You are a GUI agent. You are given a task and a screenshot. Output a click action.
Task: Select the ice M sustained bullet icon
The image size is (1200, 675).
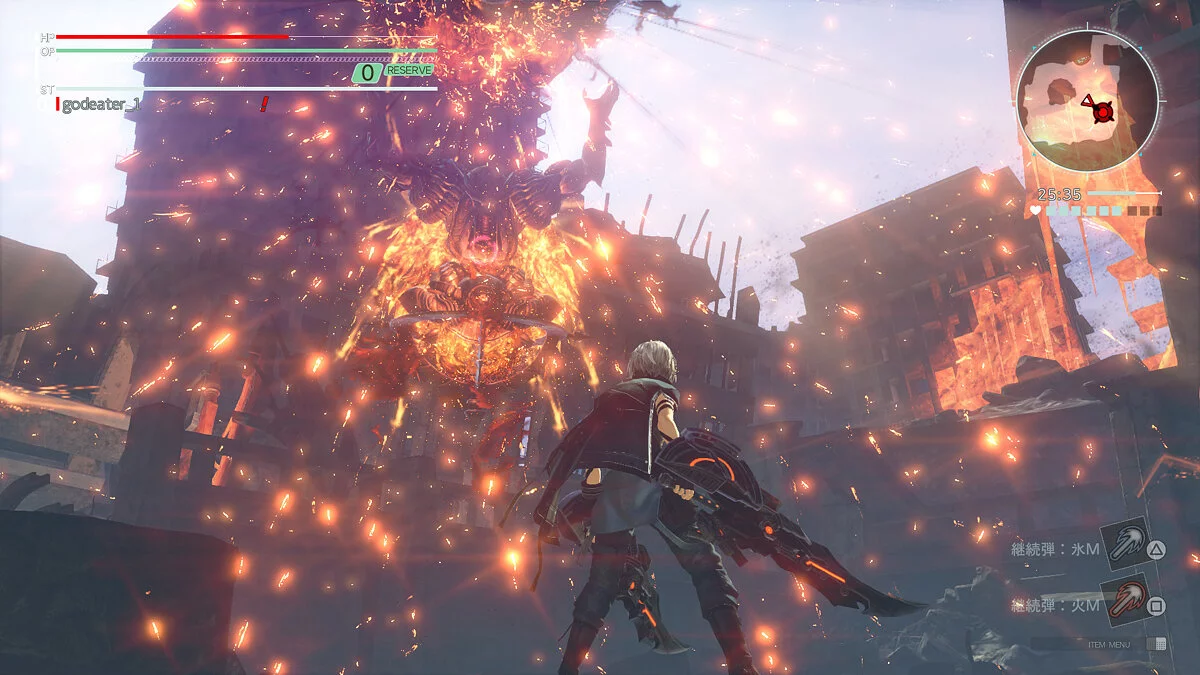[x=1124, y=542]
